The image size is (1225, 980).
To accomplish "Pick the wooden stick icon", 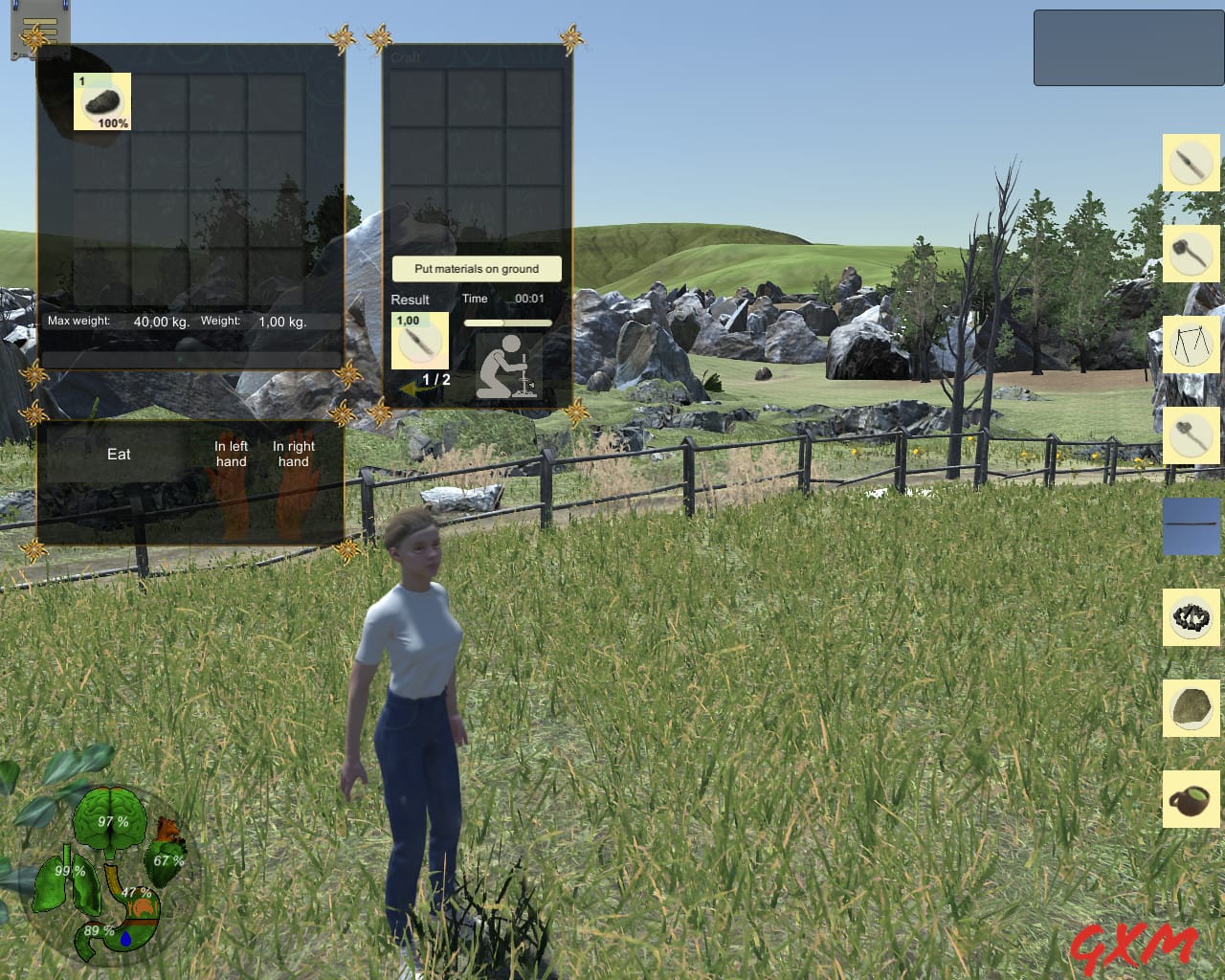I will [1191, 527].
